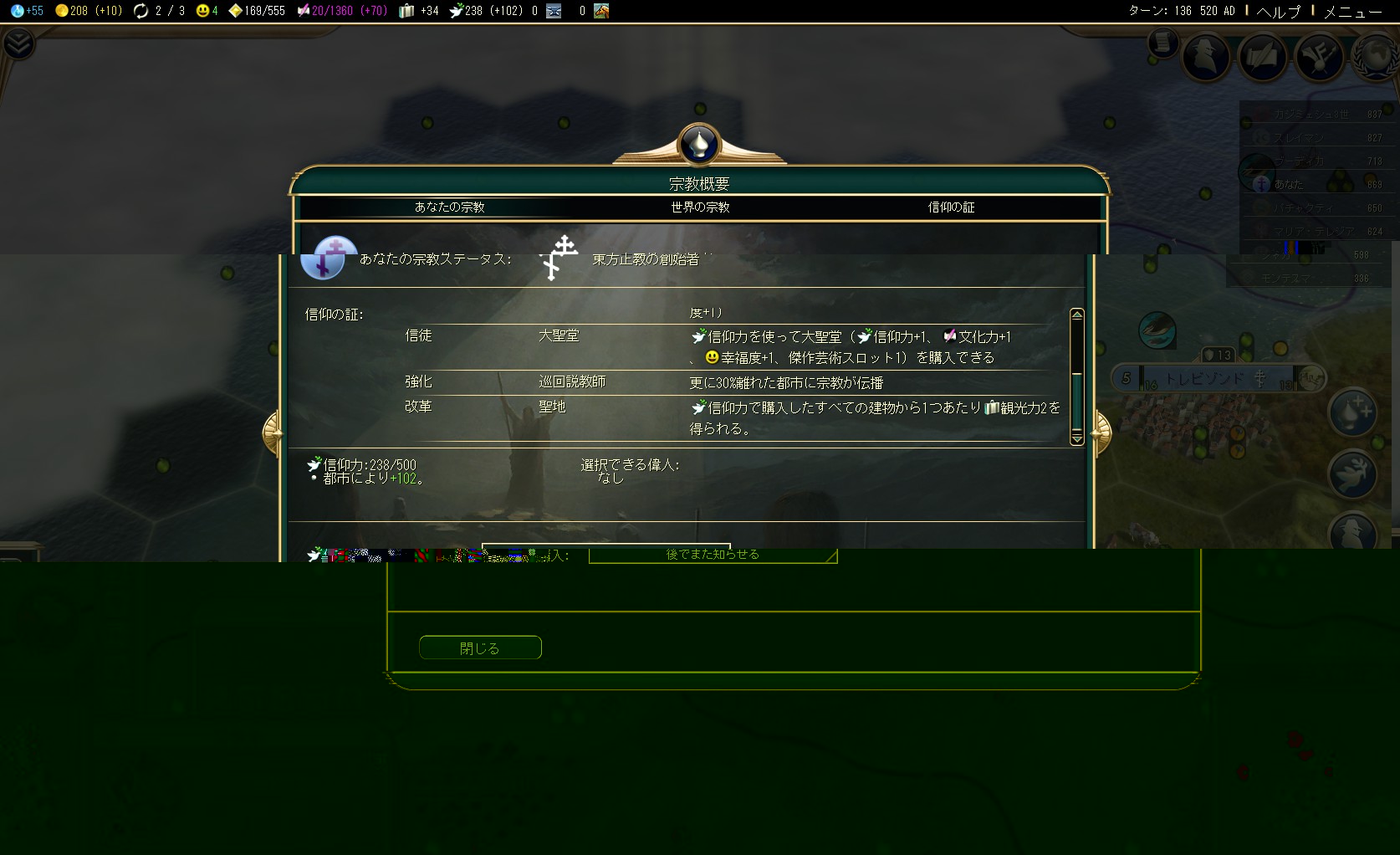Screen dimensions: 1400x855
Task: Open the notification log scroll icon
Action: 1162,43
